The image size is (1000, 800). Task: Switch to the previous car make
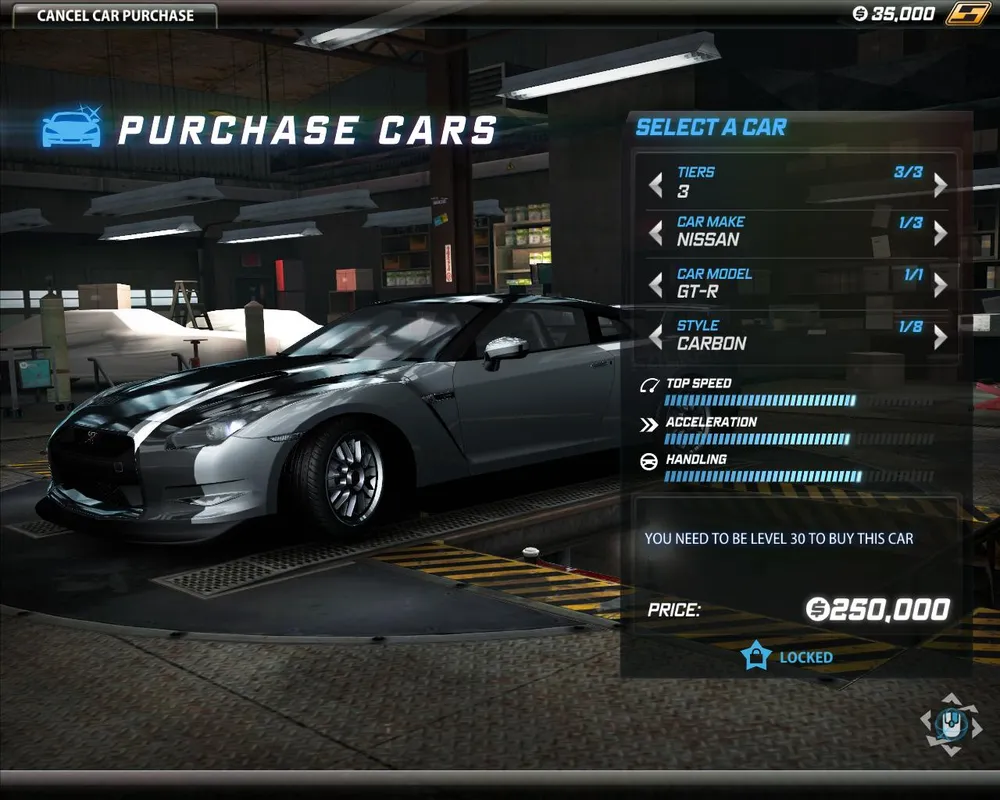tap(656, 234)
